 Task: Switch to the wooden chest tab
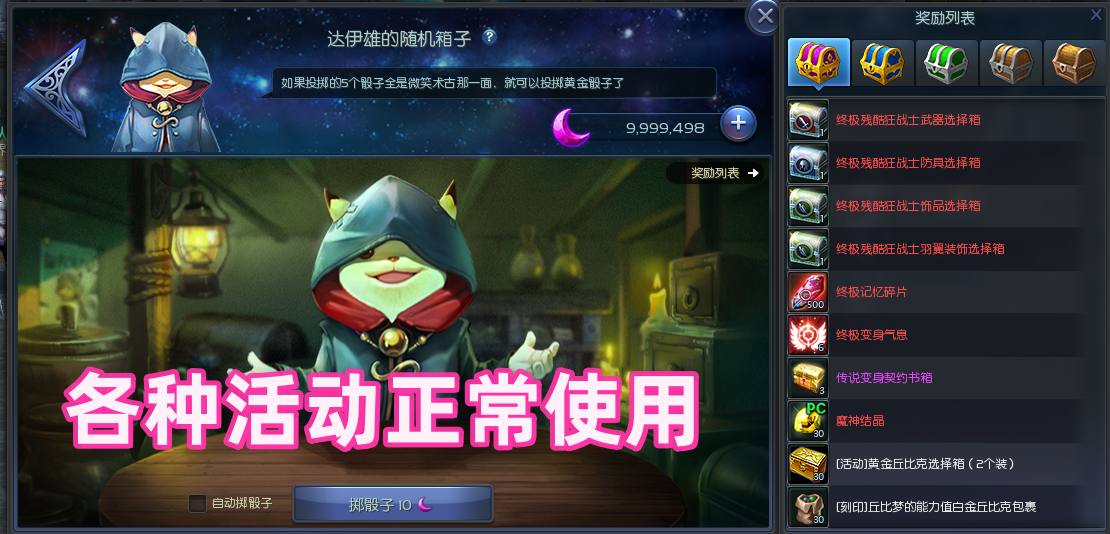(1073, 63)
